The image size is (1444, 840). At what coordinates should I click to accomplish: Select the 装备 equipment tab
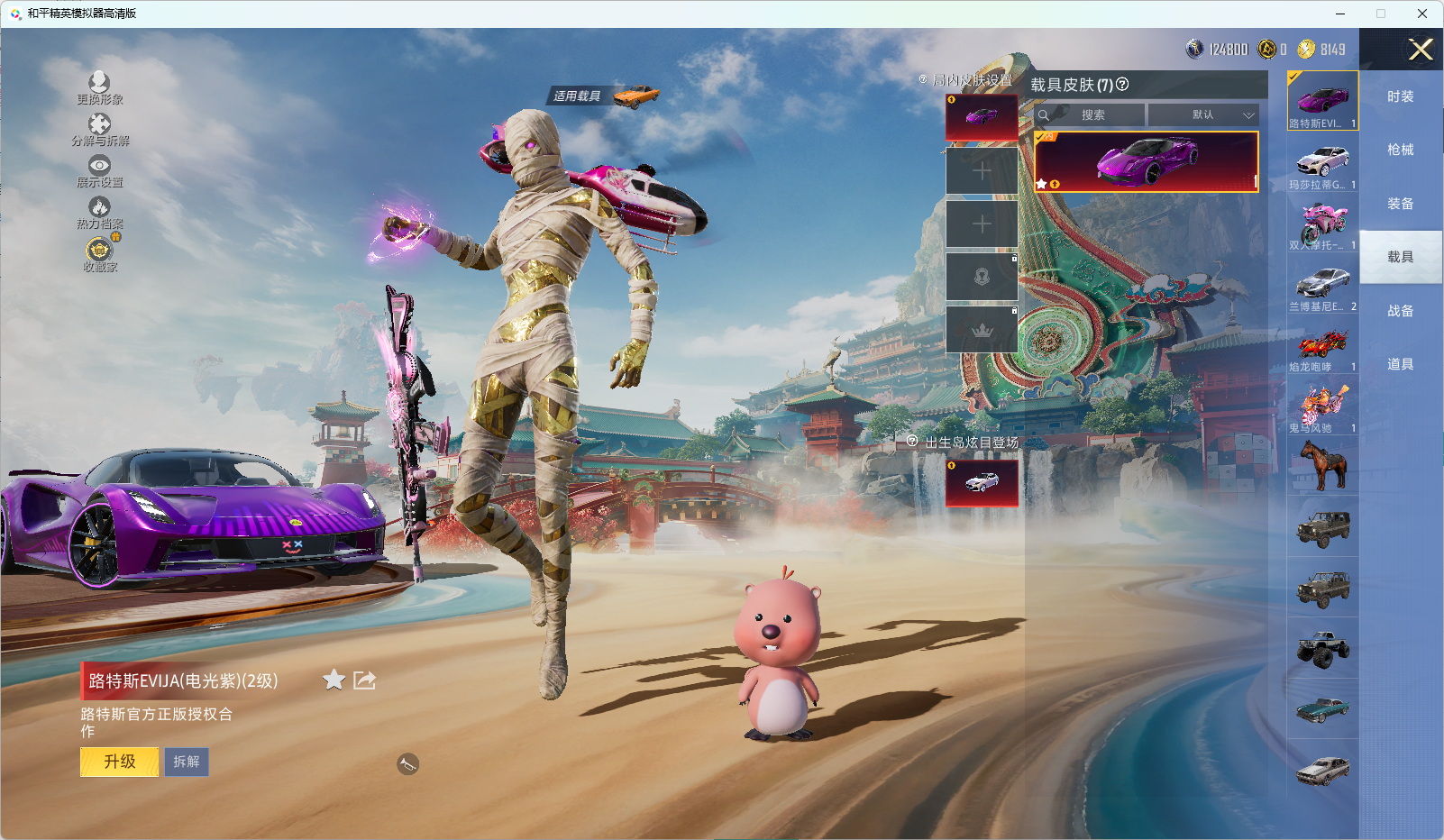[1400, 204]
